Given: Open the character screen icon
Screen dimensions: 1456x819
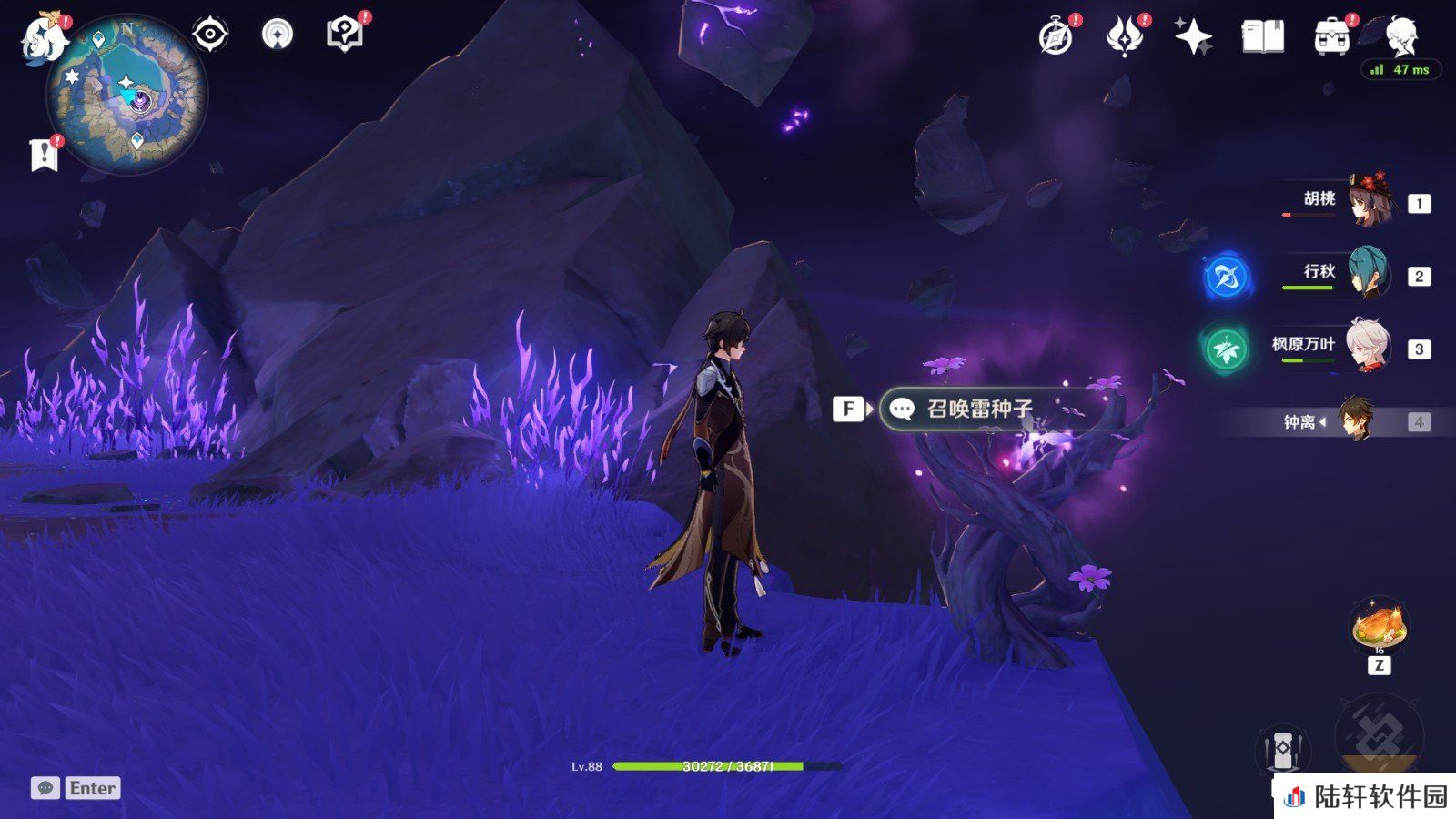Looking at the screenshot, I should (1400, 35).
